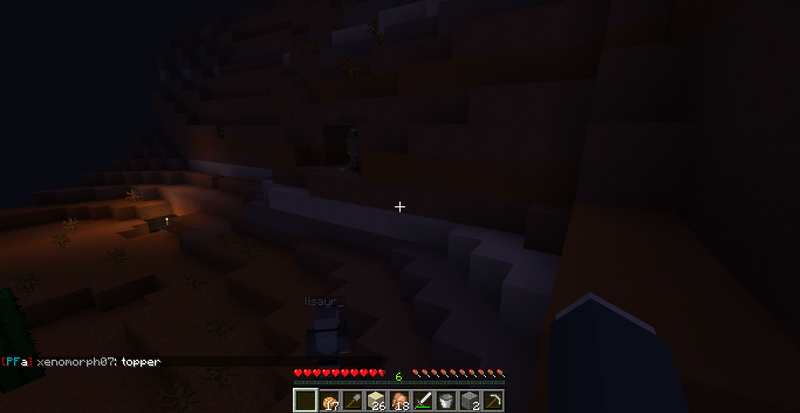Choose the sand-colored block stack of 26

376,400
